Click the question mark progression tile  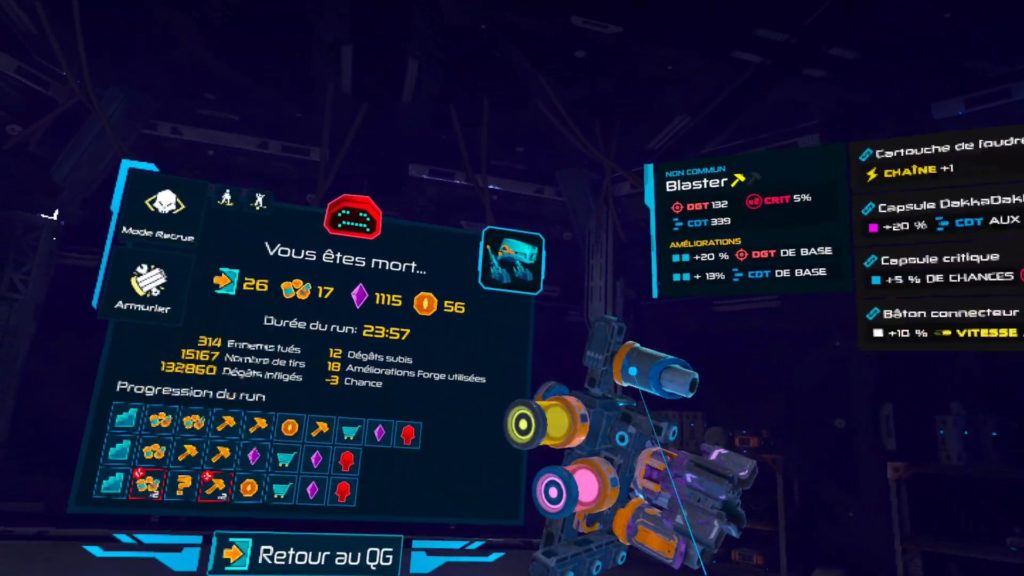(183, 488)
